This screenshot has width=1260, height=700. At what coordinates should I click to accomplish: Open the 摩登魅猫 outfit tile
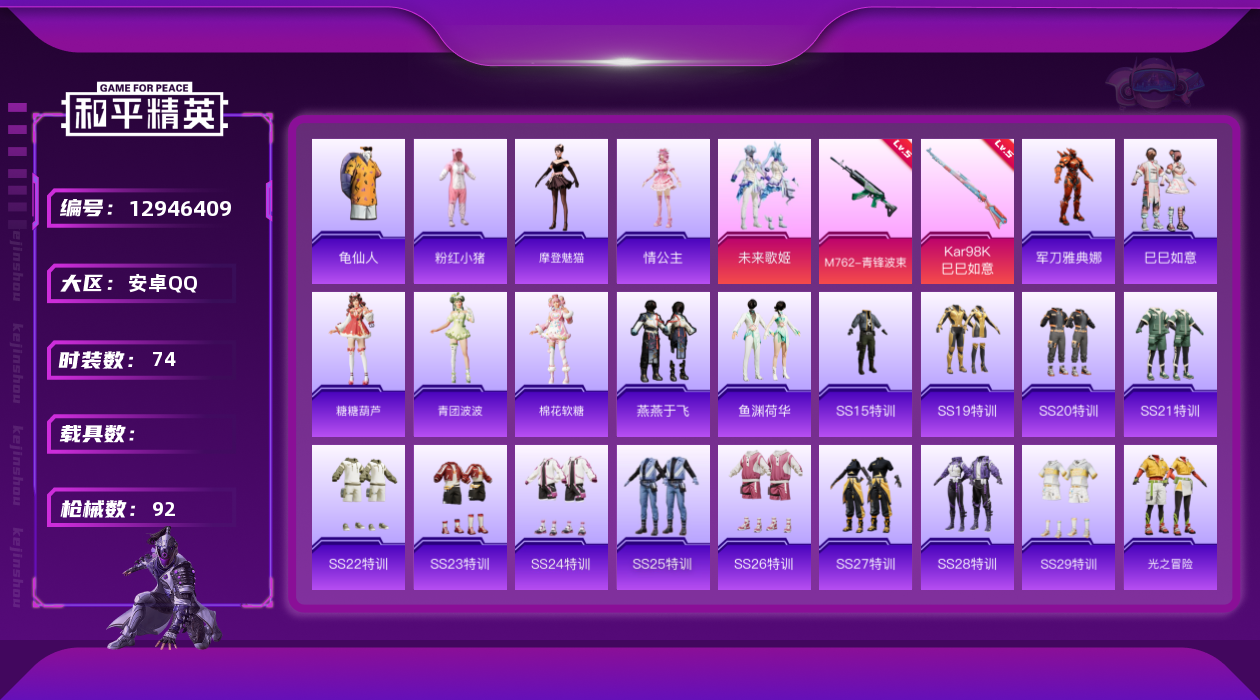click(561, 211)
